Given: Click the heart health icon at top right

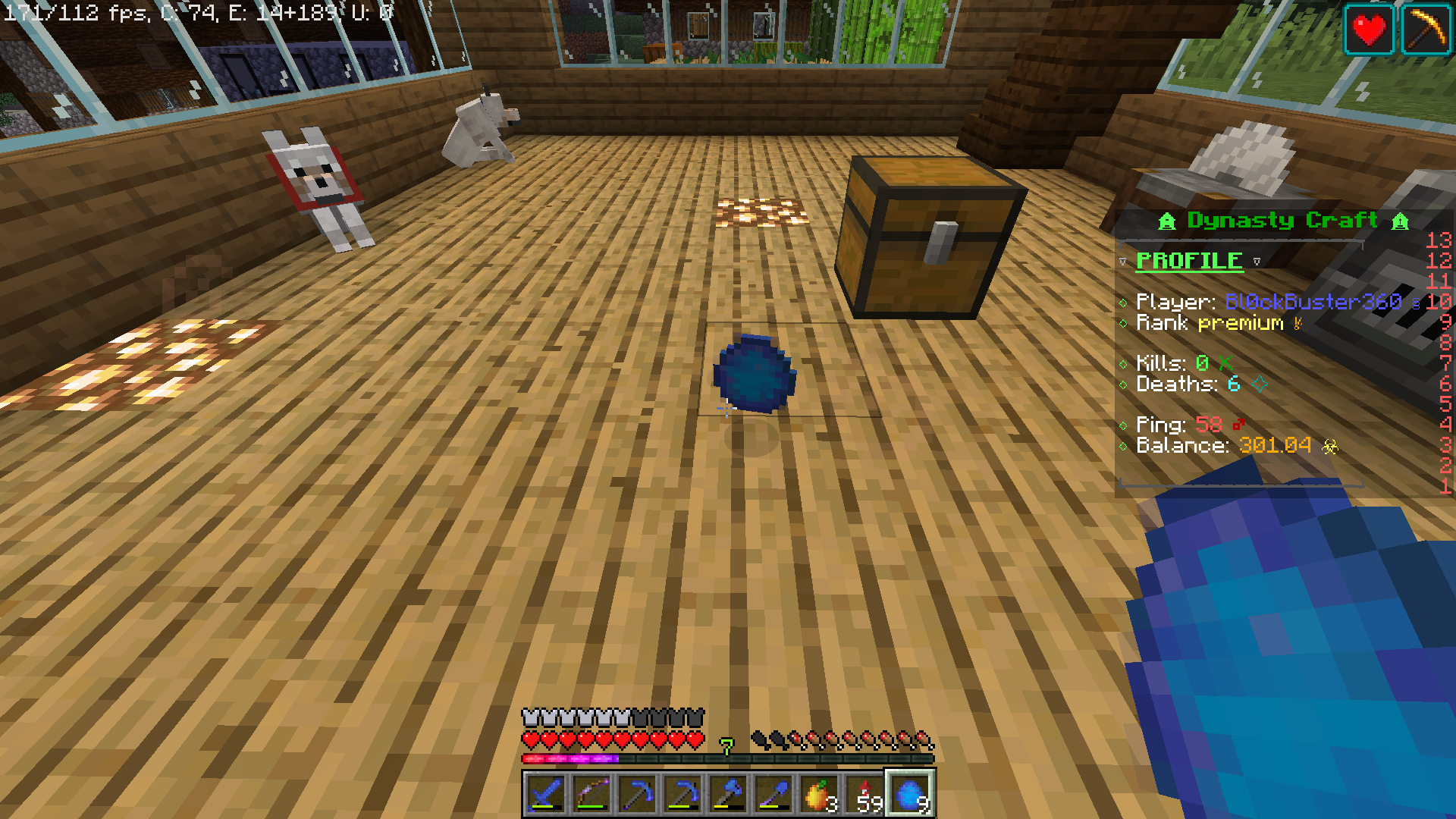Looking at the screenshot, I should [x=1369, y=30].
